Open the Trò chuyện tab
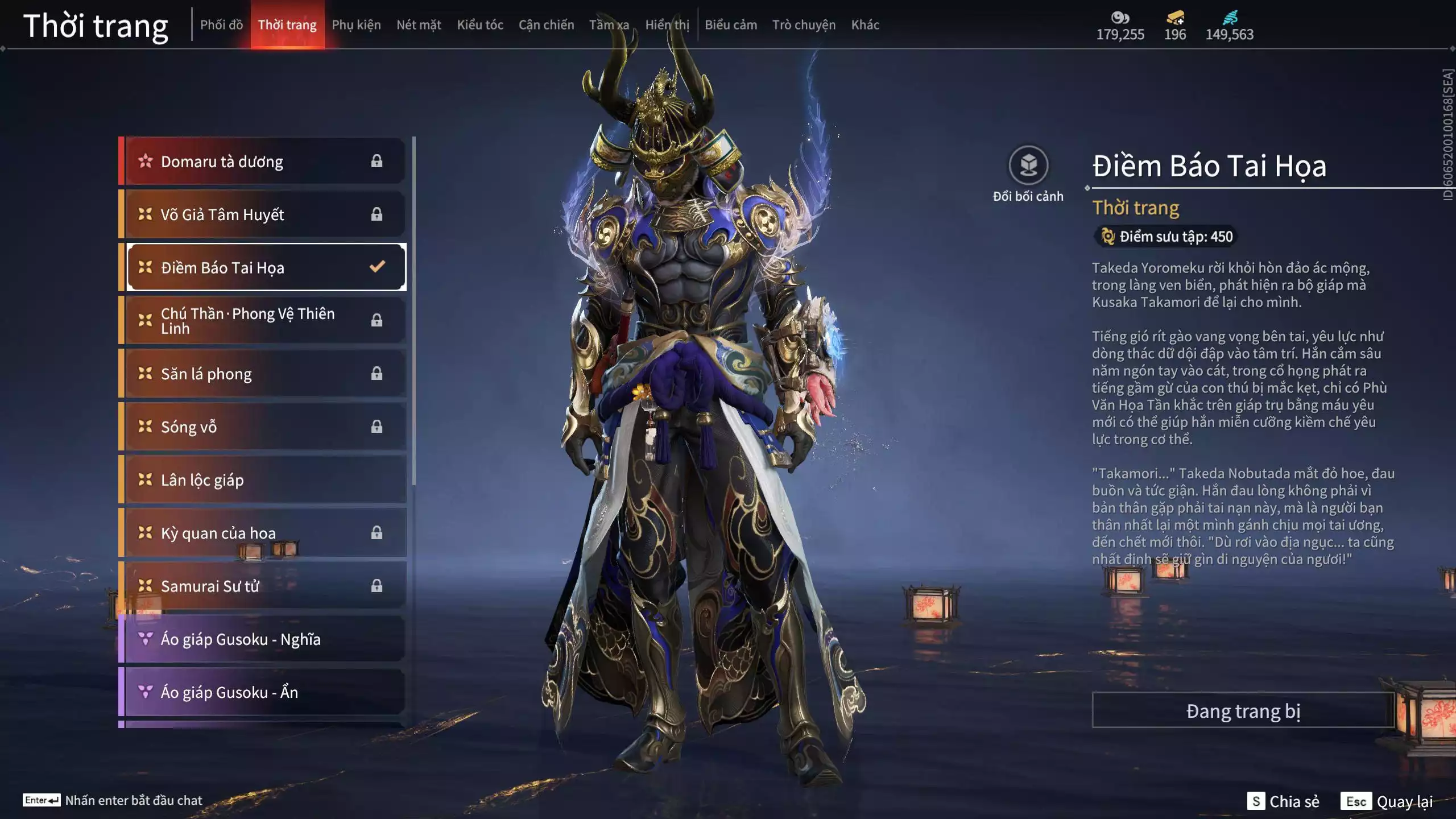 coord(804,24)
